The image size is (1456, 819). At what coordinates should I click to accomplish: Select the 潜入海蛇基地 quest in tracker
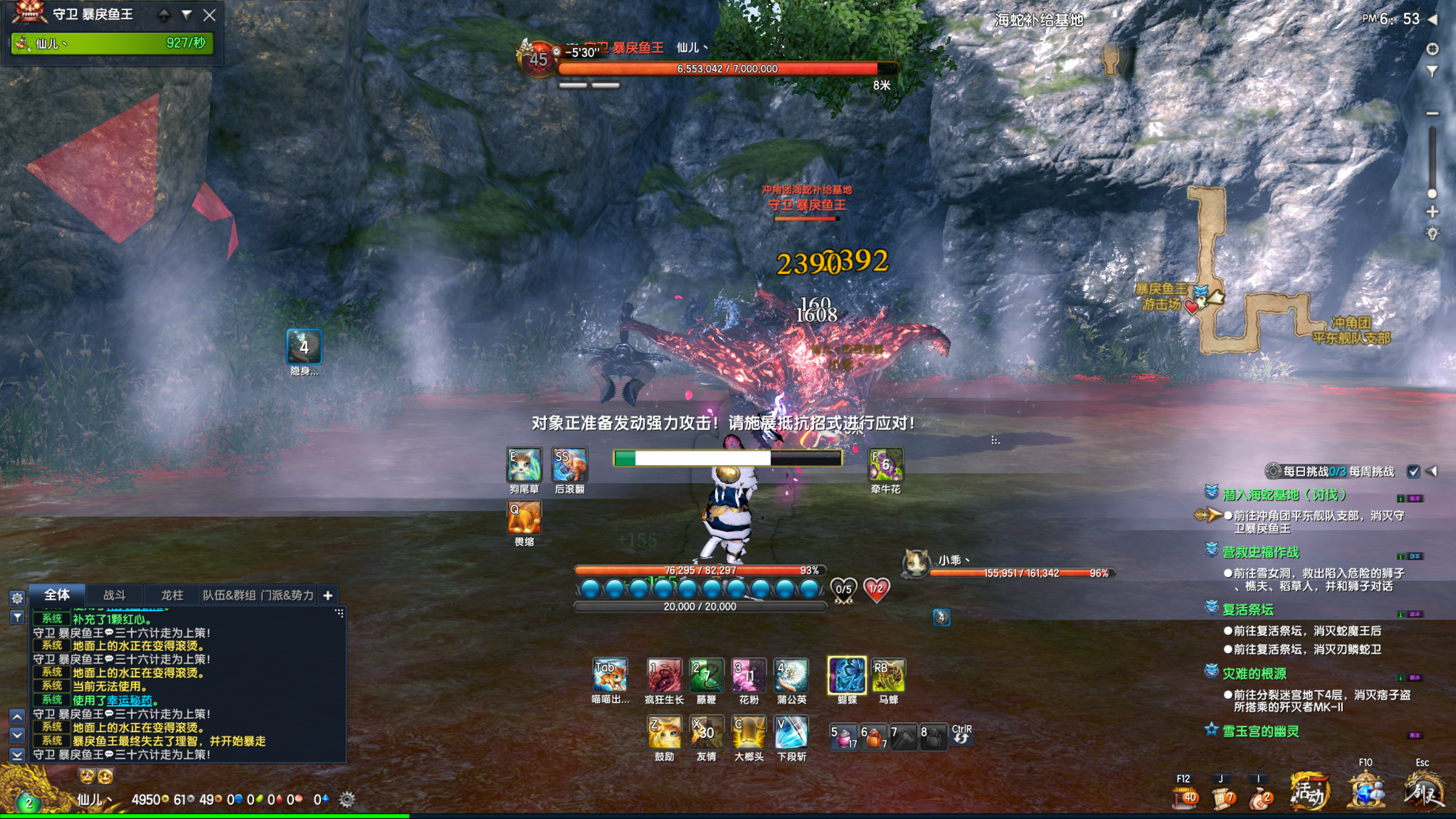1284,495
